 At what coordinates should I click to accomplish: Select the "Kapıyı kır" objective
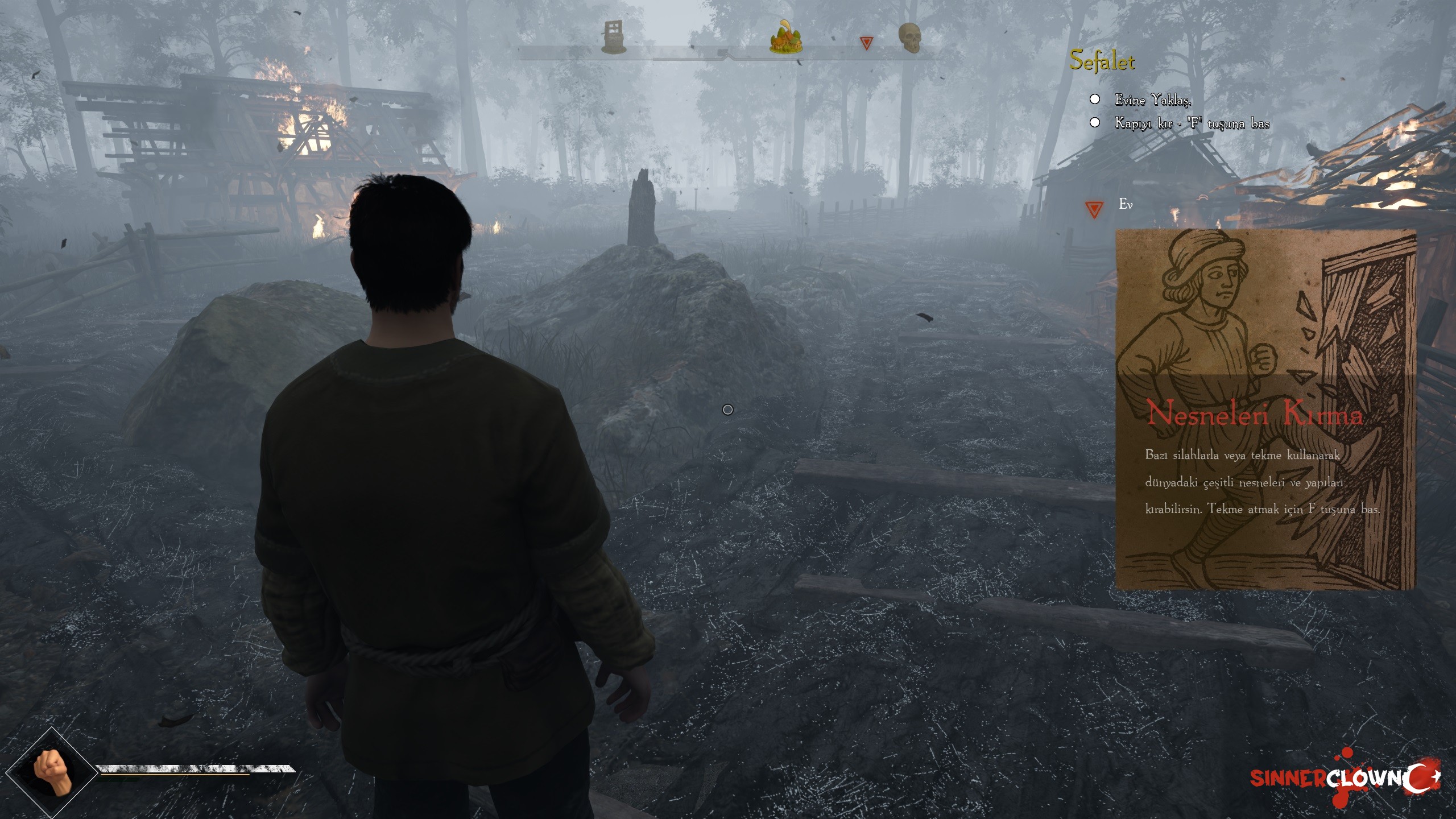(1192, 123)
